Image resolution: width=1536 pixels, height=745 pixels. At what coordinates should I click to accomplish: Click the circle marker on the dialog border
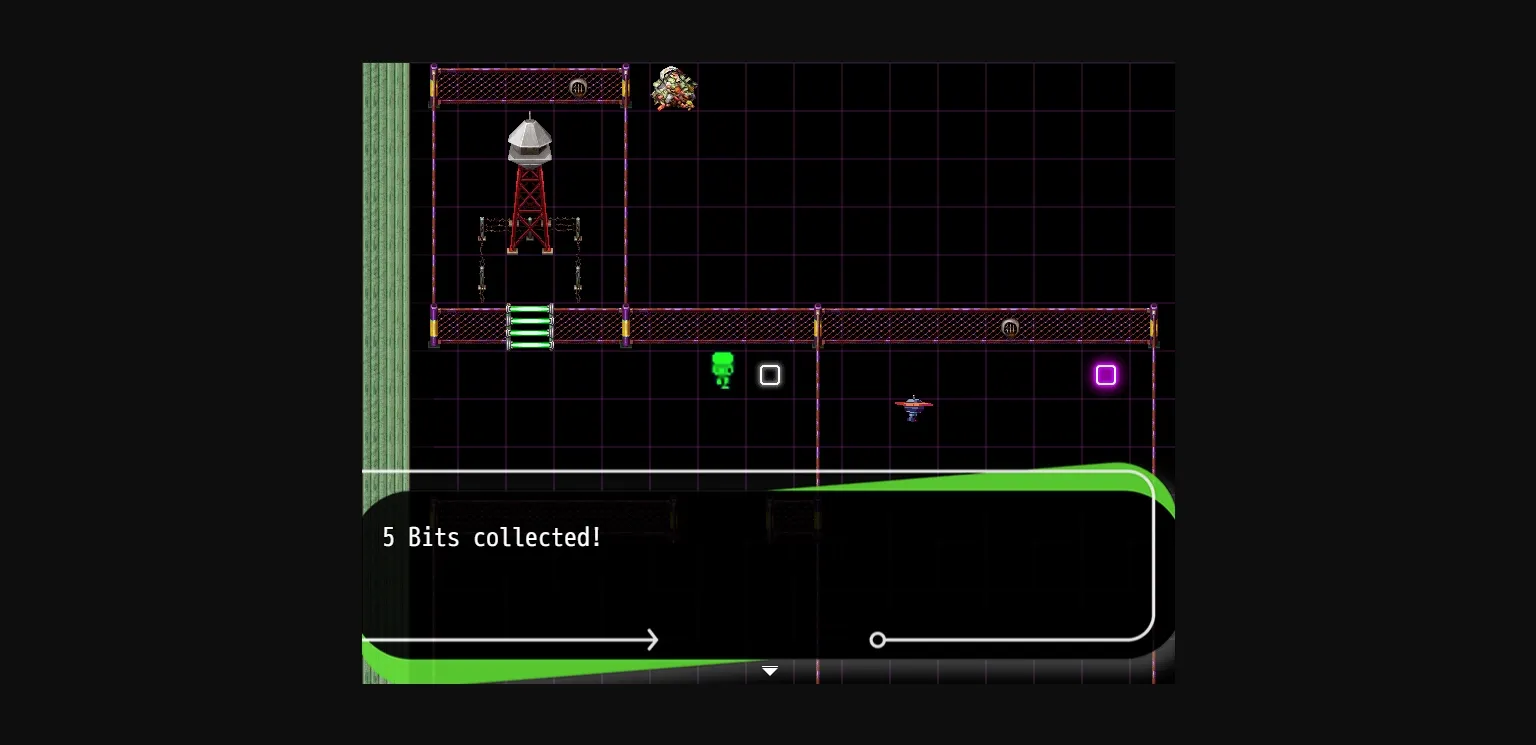click(x=878, y=640)
